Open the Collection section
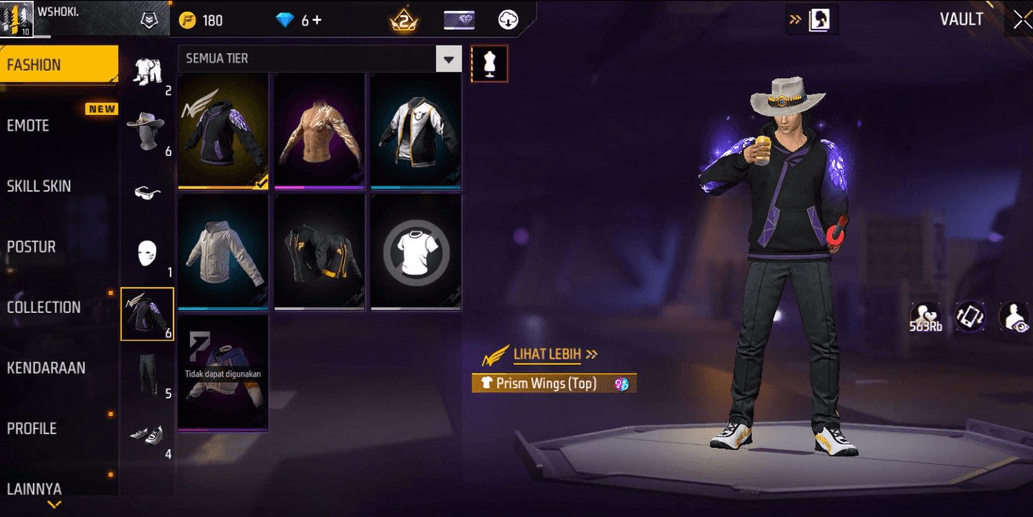 point(44,307)
